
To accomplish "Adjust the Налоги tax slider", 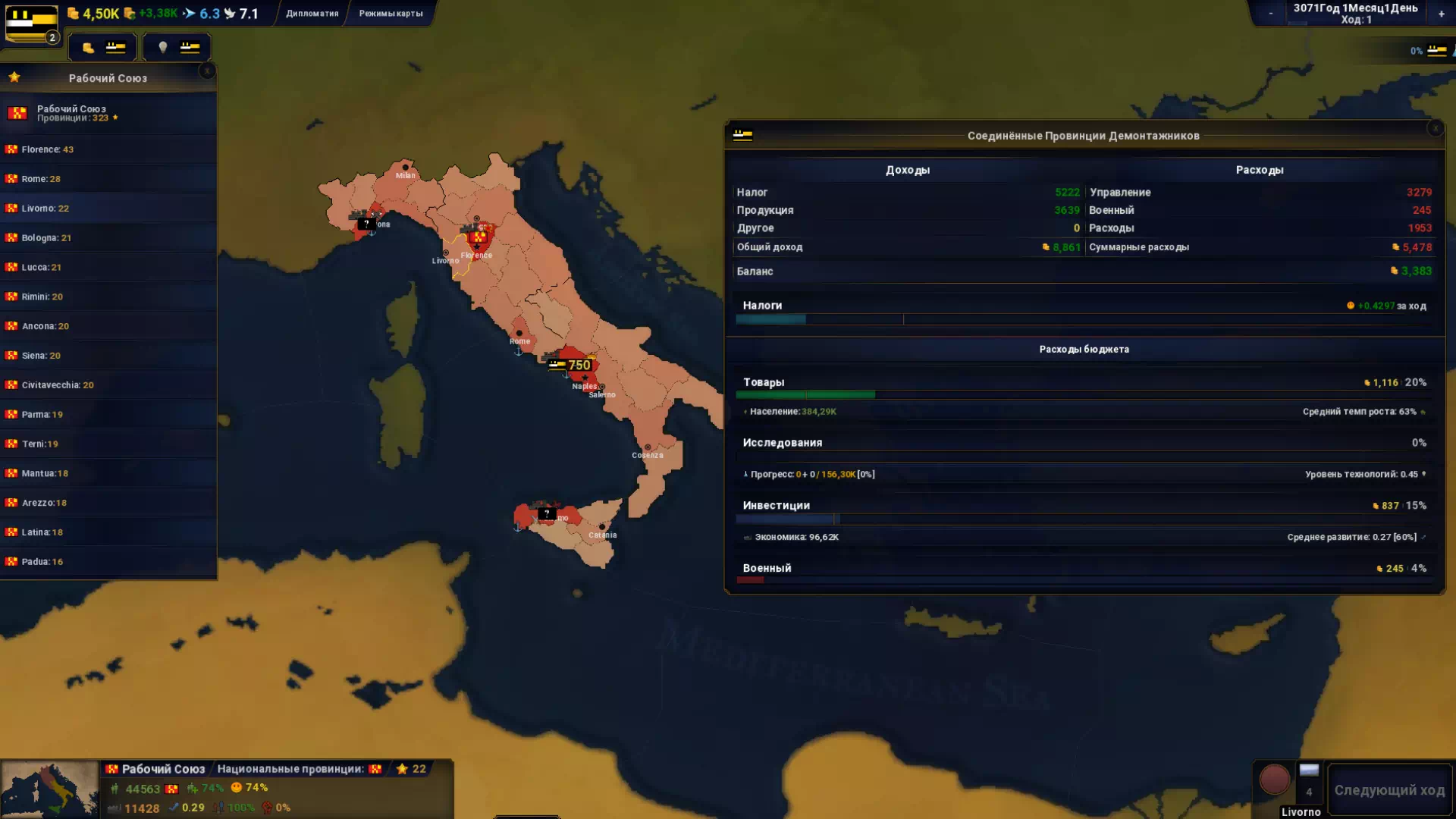I will coord(806,319).
